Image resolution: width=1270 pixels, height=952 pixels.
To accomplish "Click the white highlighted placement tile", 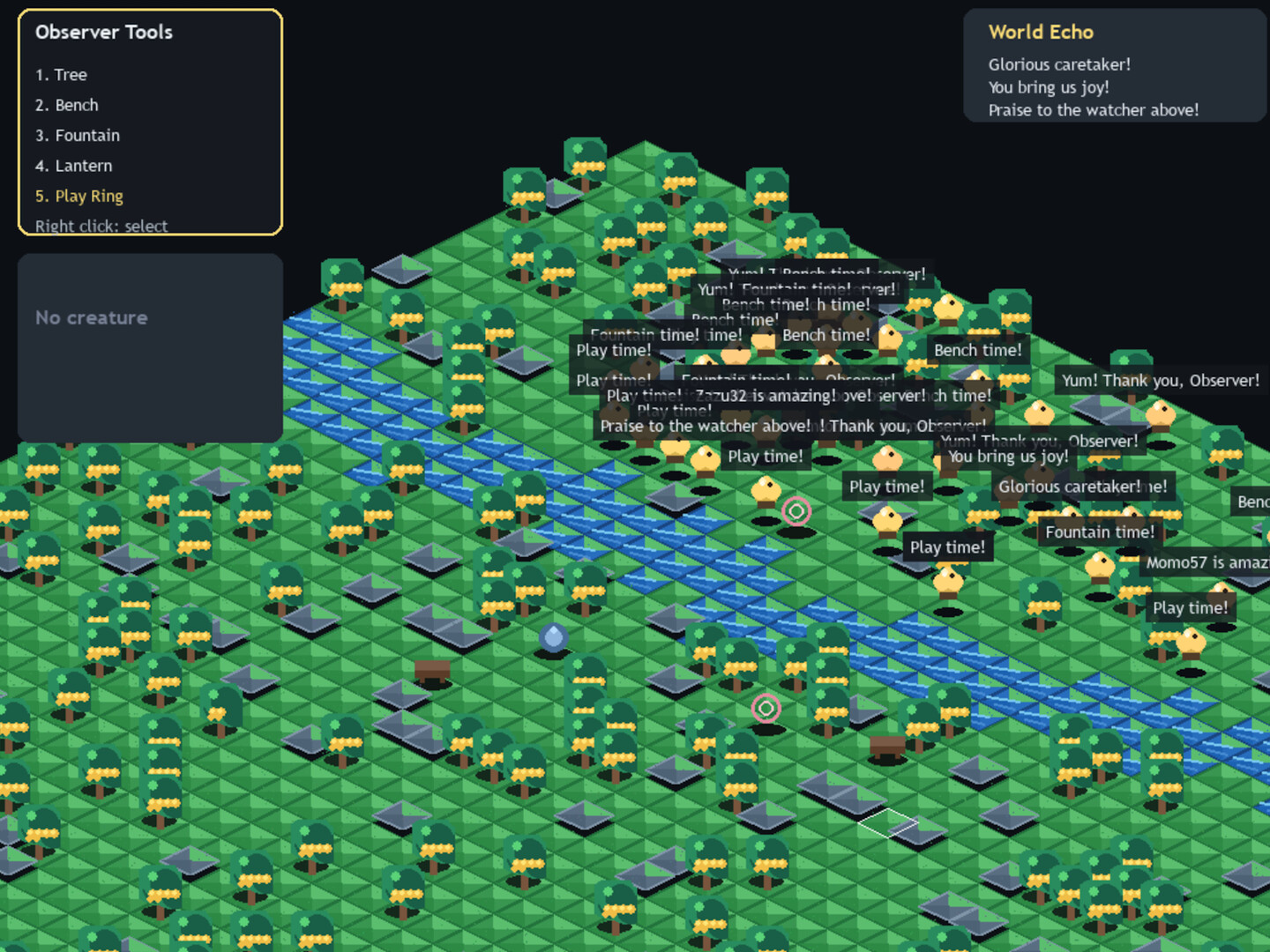I will 887,825.
